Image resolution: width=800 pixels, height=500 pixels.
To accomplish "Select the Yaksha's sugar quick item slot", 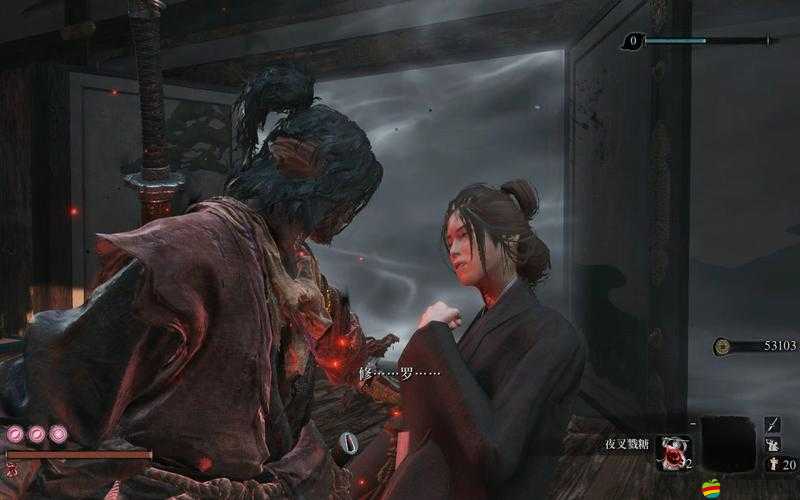I will tap(672, 452).
